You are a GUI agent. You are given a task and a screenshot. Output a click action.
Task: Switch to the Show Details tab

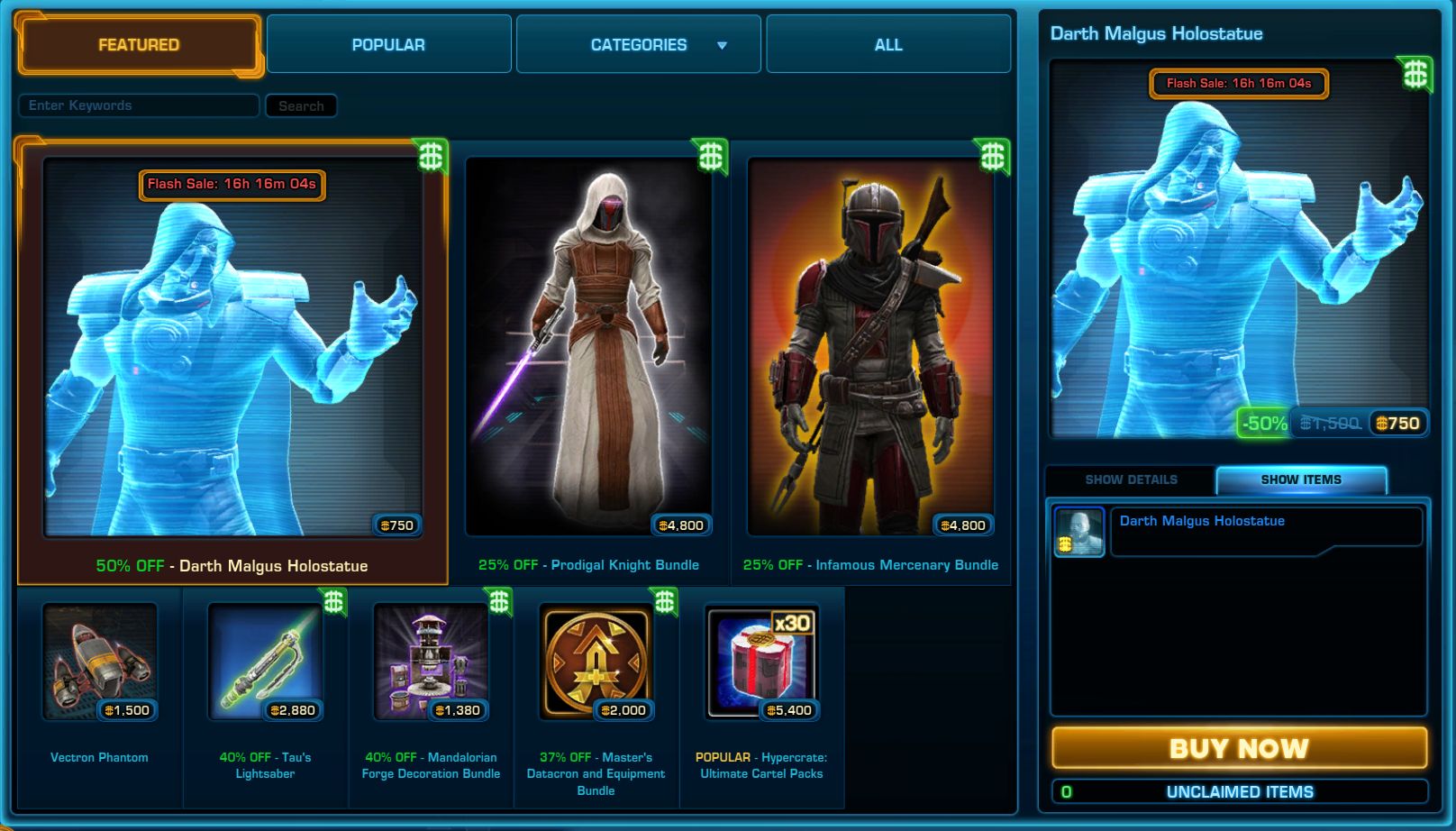(x=1131, y=479)
